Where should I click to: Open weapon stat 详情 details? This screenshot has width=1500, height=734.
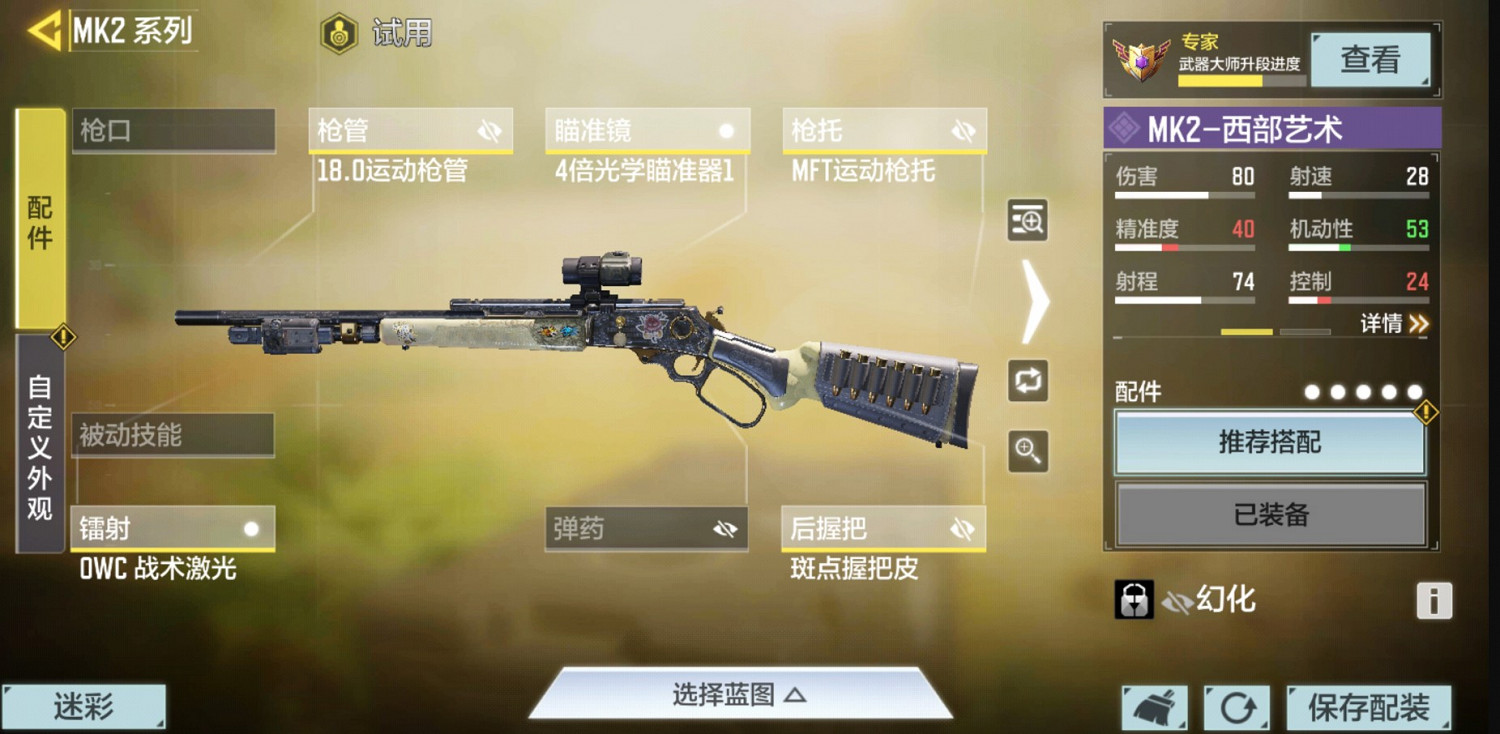point(1393,324)
